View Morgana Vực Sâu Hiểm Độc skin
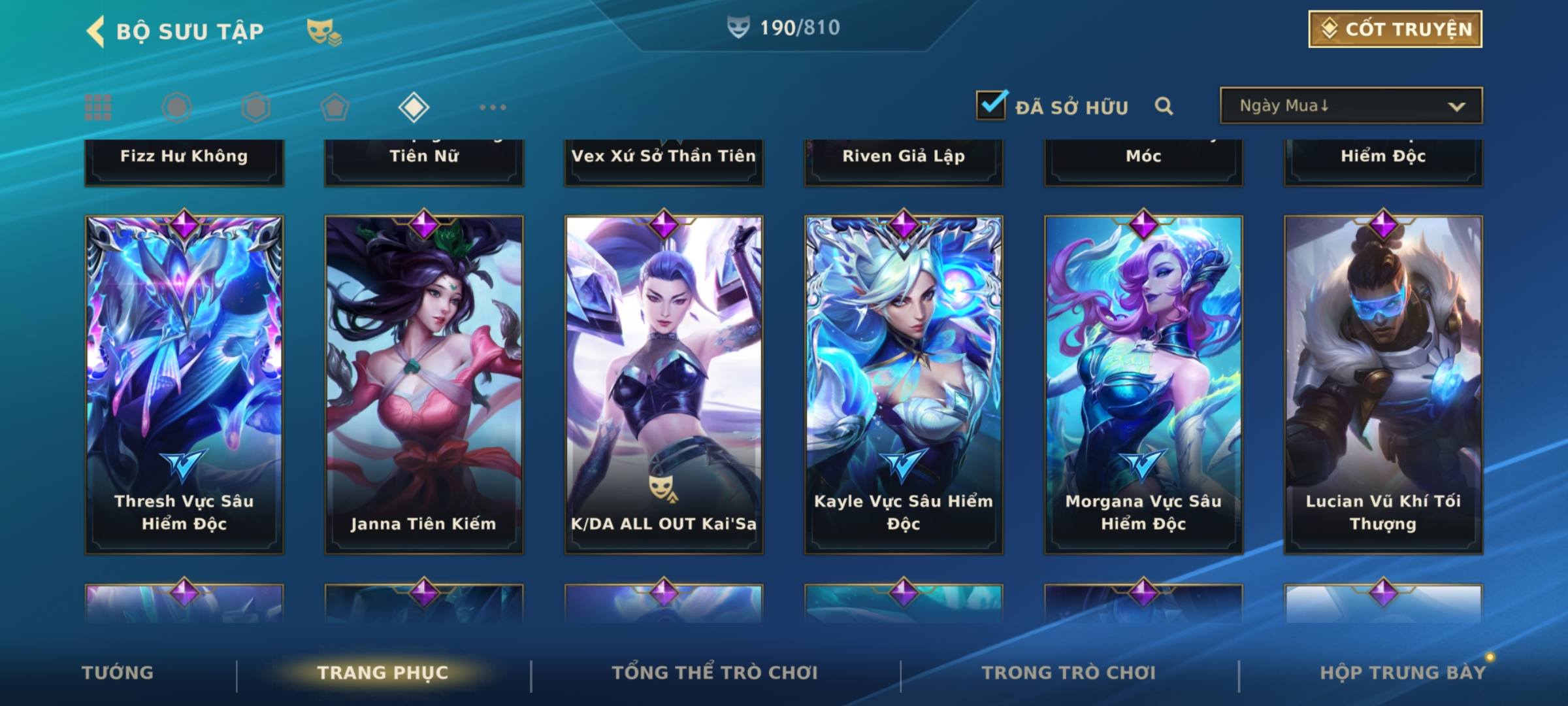Image resolution: width=1568 pixels, height=706 pixels. pos(1143,384)
